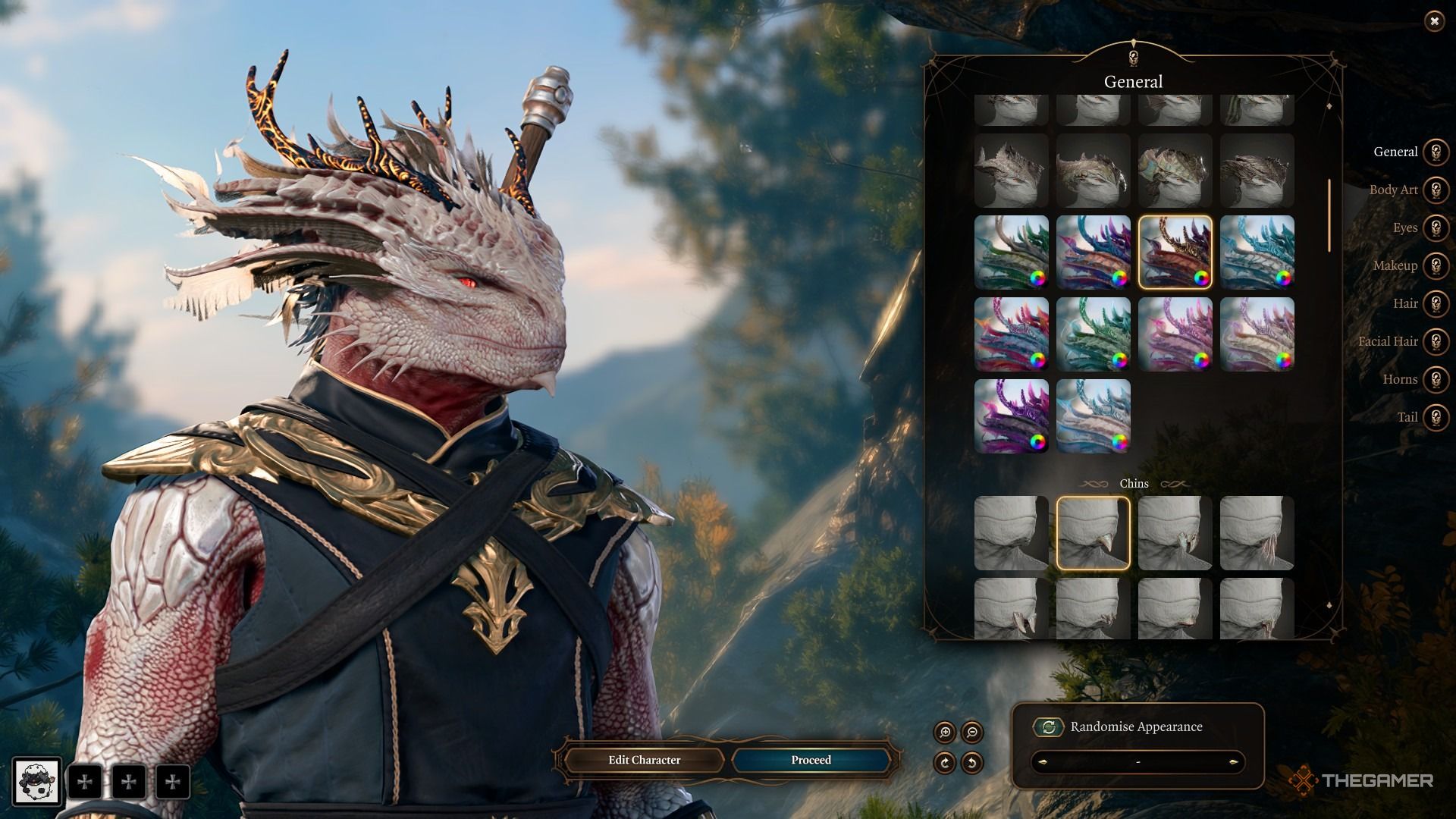Zoom in on the character
1456x819 pixels.
pyautogui.click(x=945, y=733)
